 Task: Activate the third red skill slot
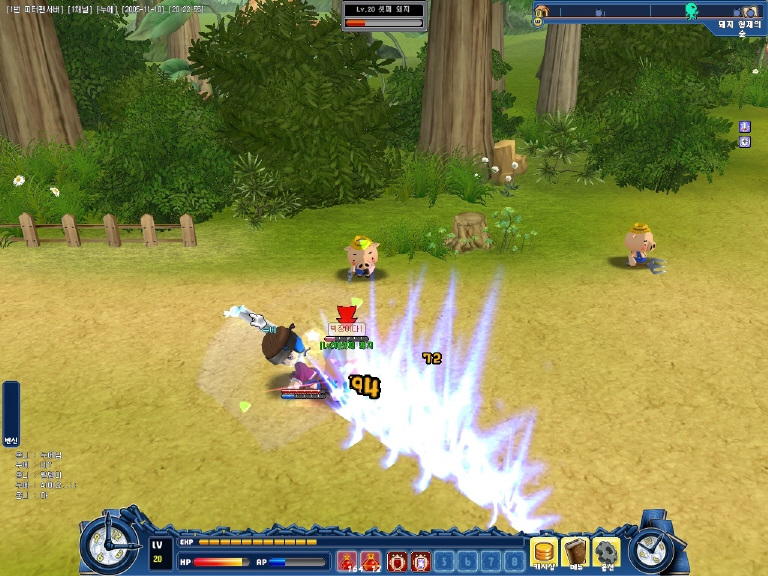tap(397, 561)
